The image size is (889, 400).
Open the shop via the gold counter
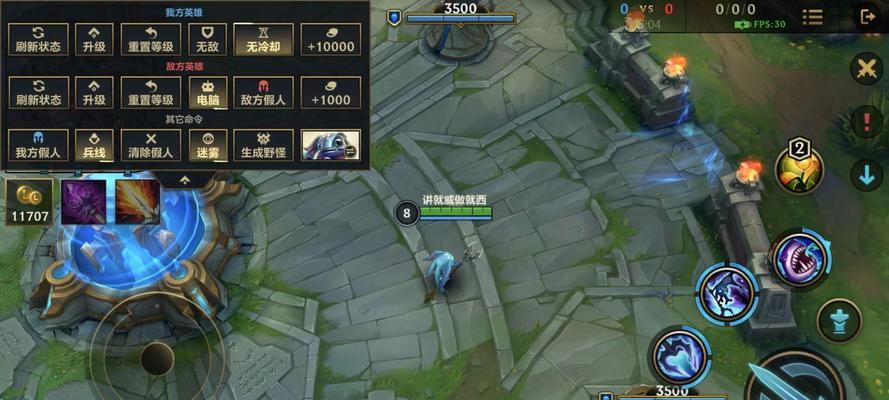[29, 202]
